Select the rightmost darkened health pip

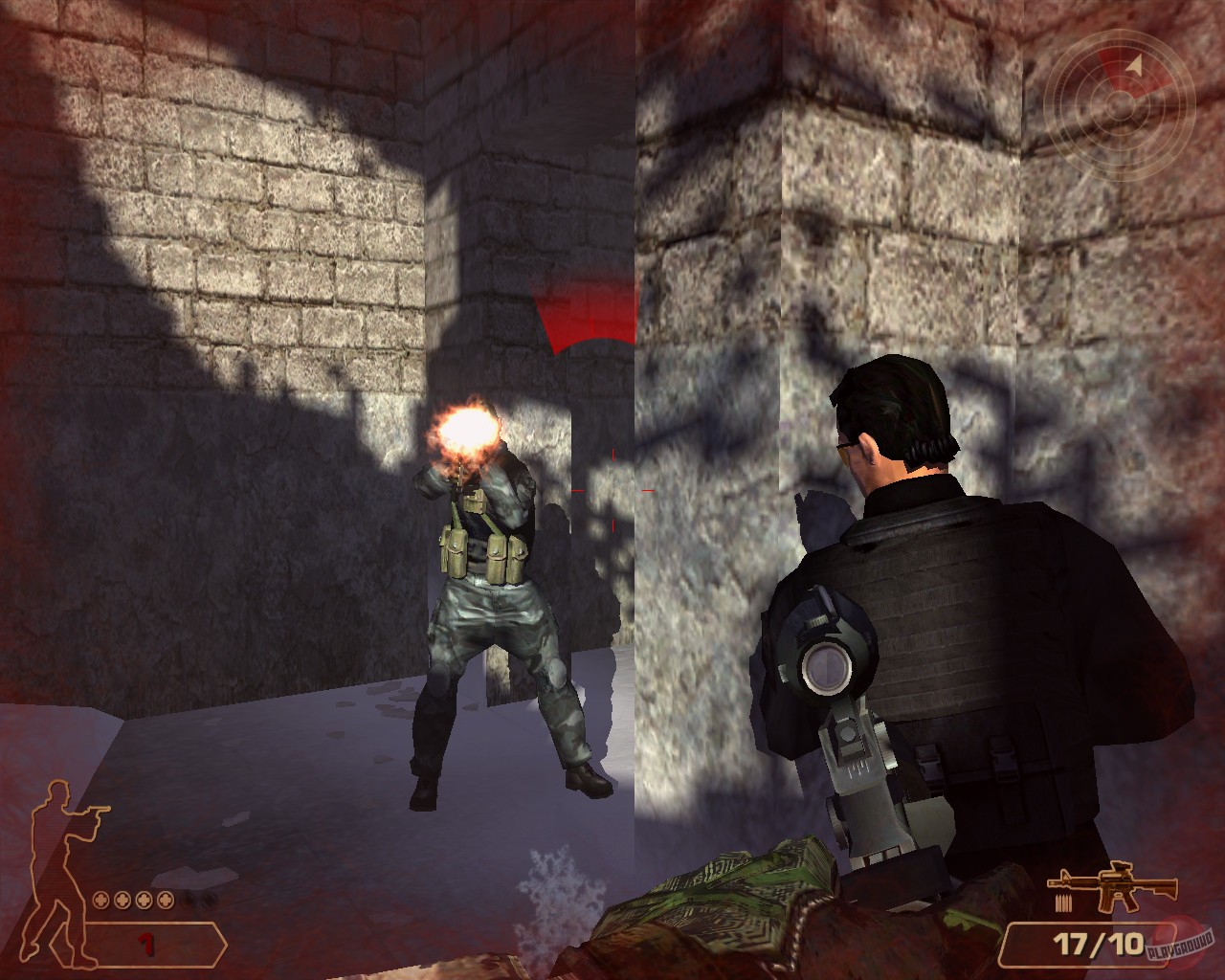coord(210,900)
